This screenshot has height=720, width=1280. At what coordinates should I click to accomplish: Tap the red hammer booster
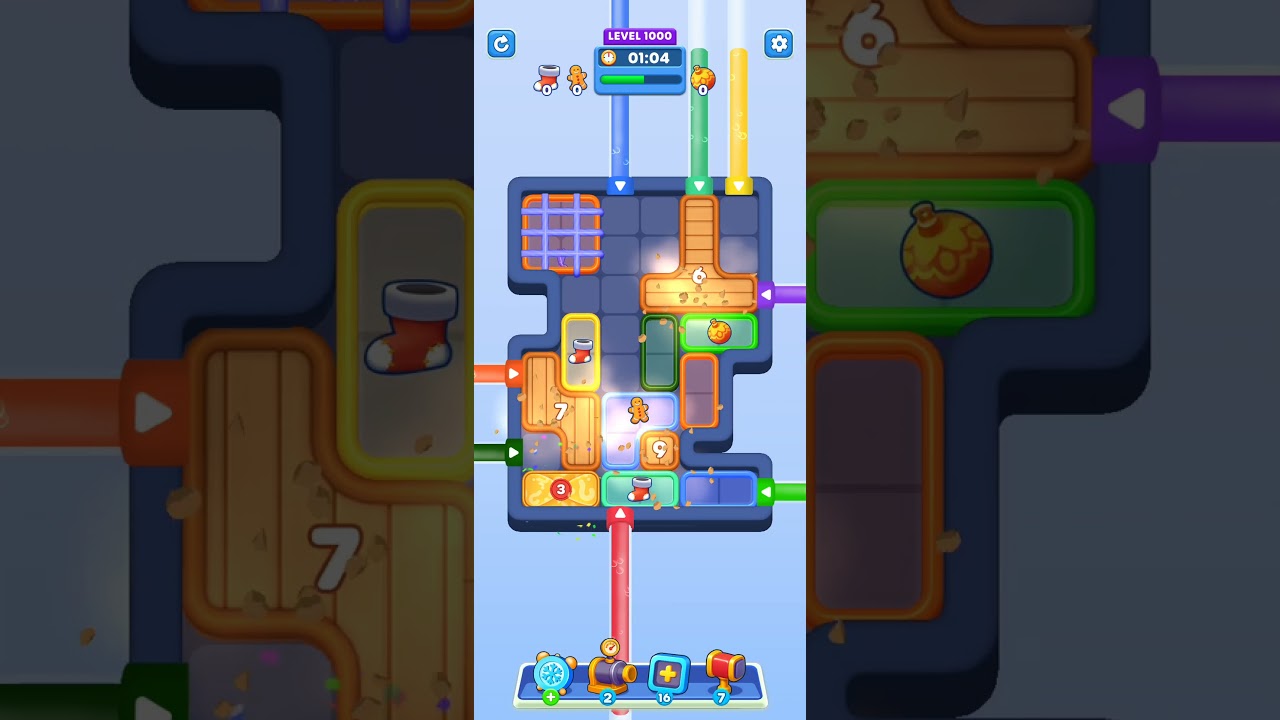pos(722,672)
